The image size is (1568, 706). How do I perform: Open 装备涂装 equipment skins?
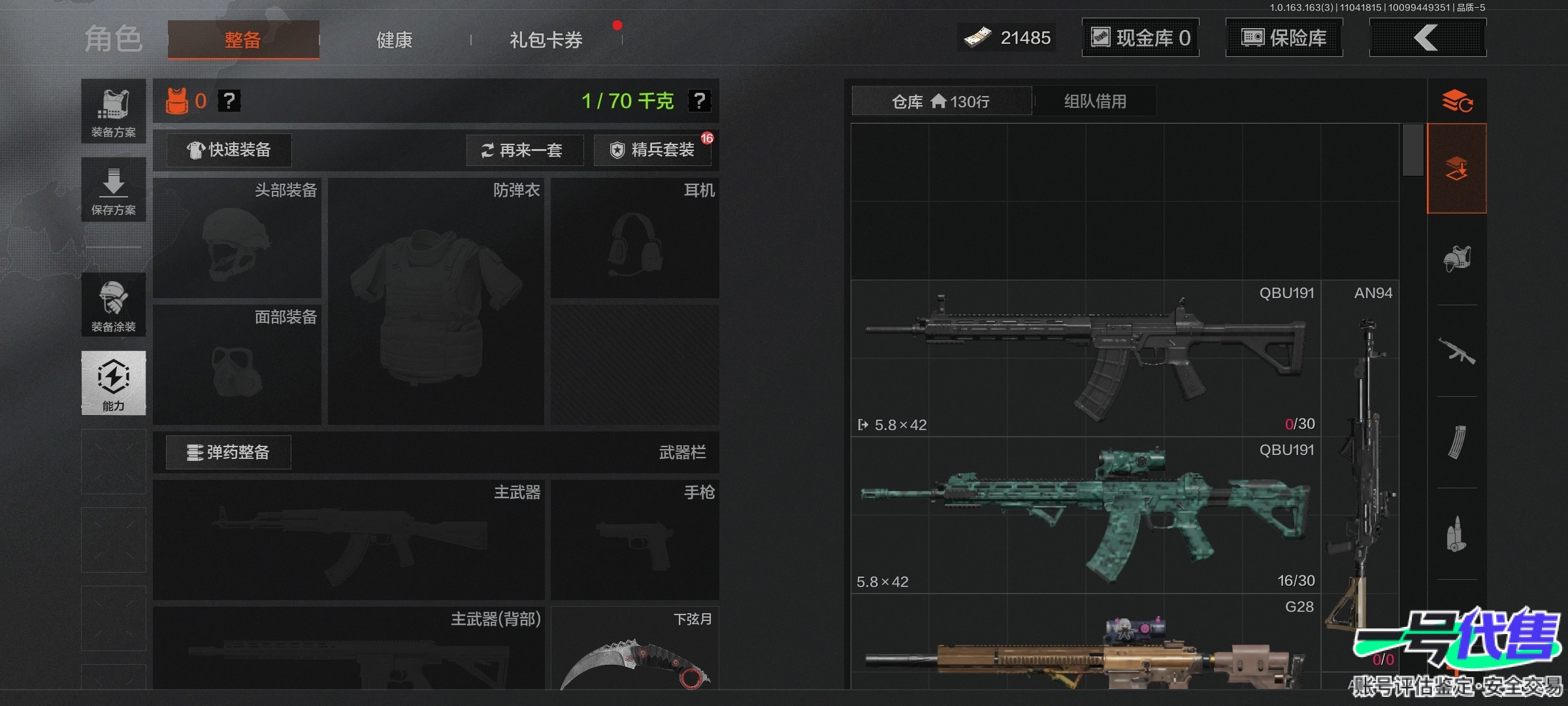tap(114, 305)
